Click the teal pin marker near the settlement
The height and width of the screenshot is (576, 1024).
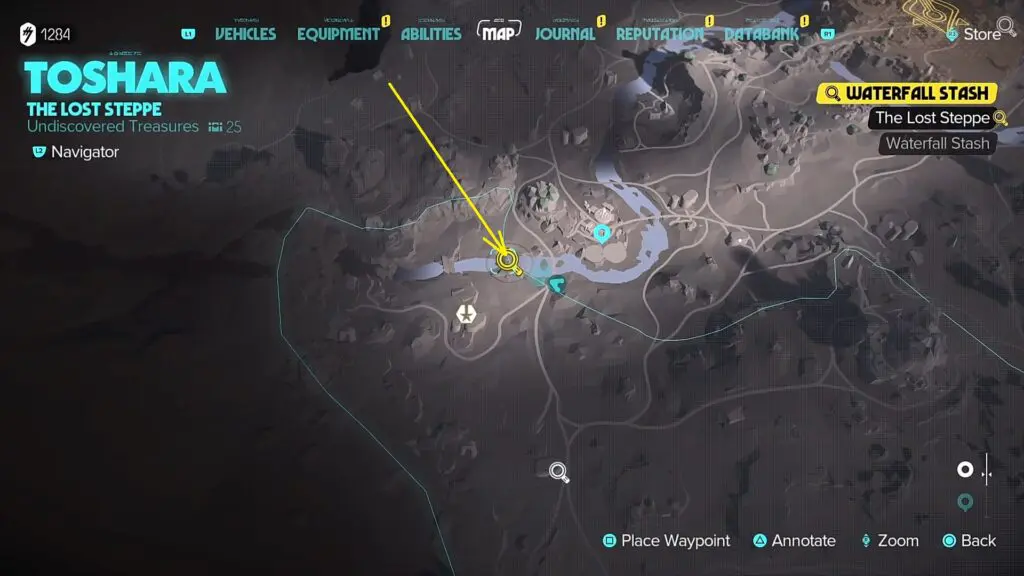point(602,234)
